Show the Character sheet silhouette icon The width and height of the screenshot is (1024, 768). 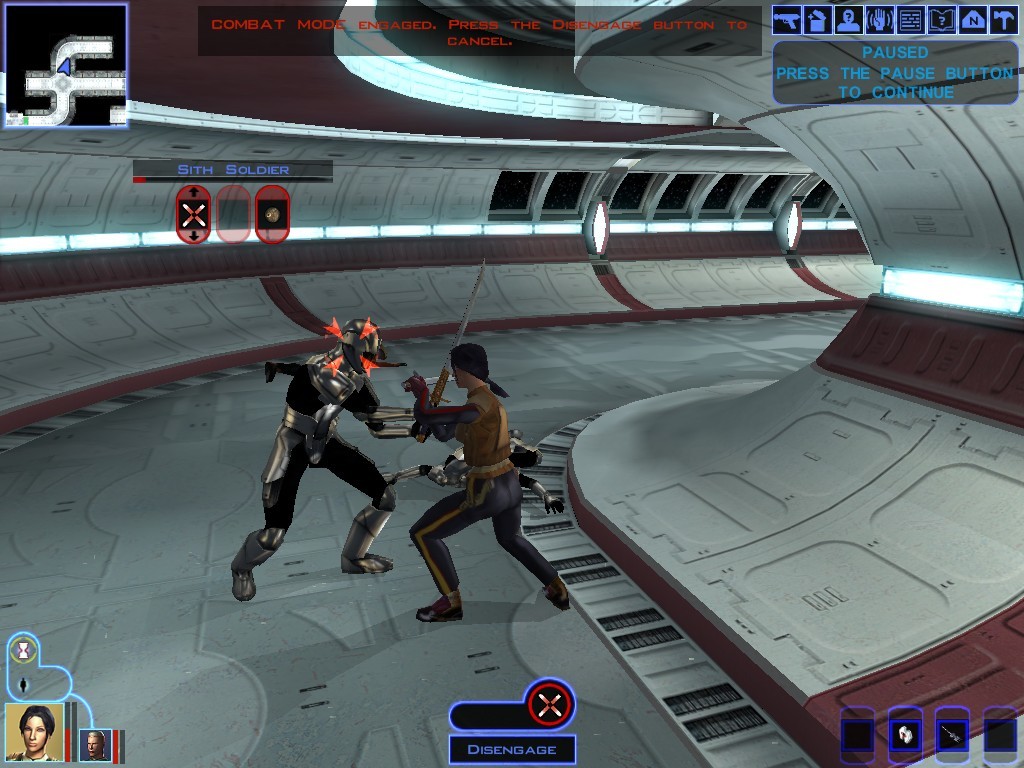[849, 19]
